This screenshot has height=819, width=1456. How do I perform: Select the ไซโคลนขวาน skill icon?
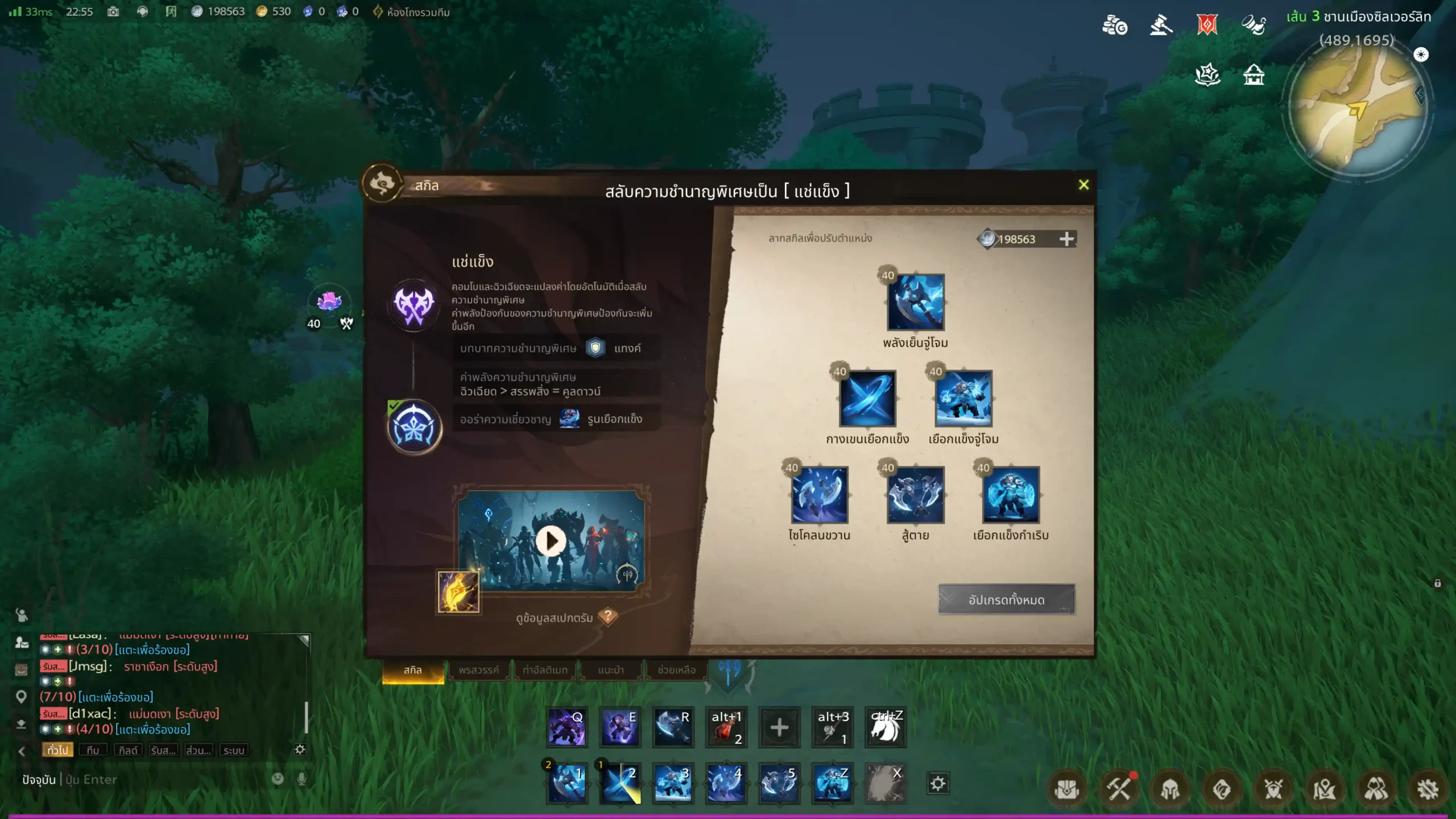point(820,495)
